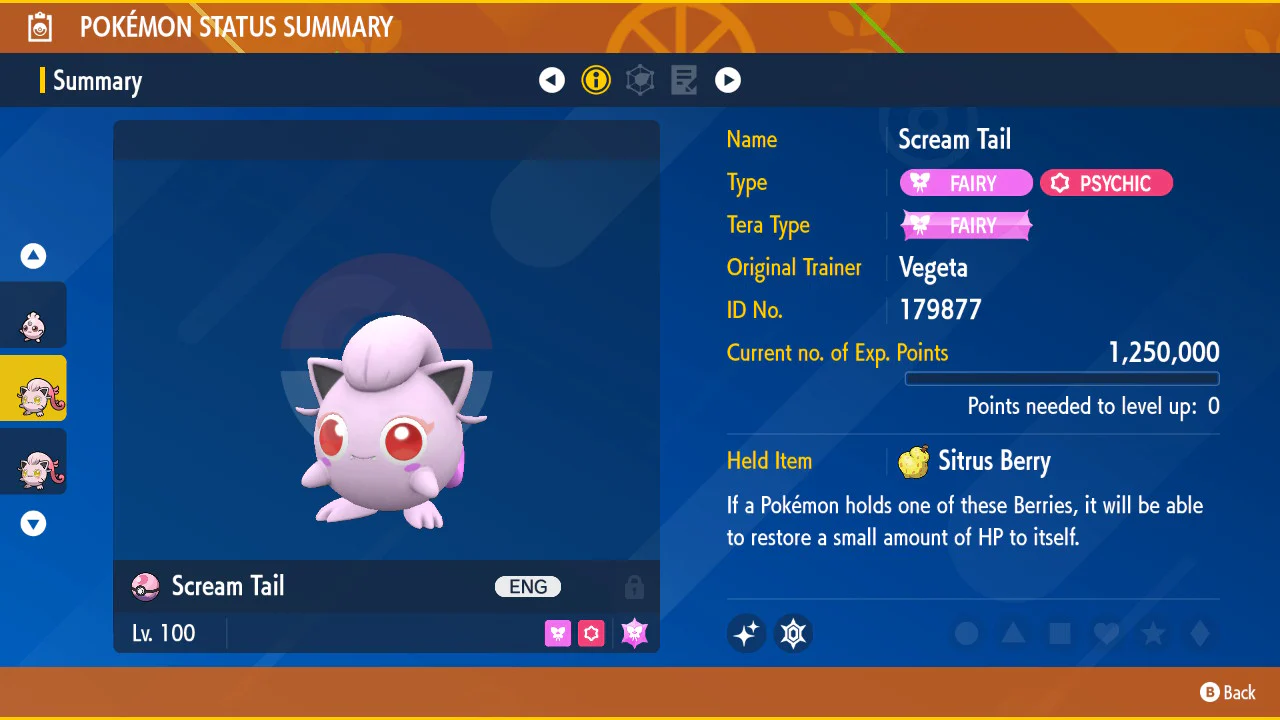
Task: Open the trainer memo notes tab
Action: [684, 80]
